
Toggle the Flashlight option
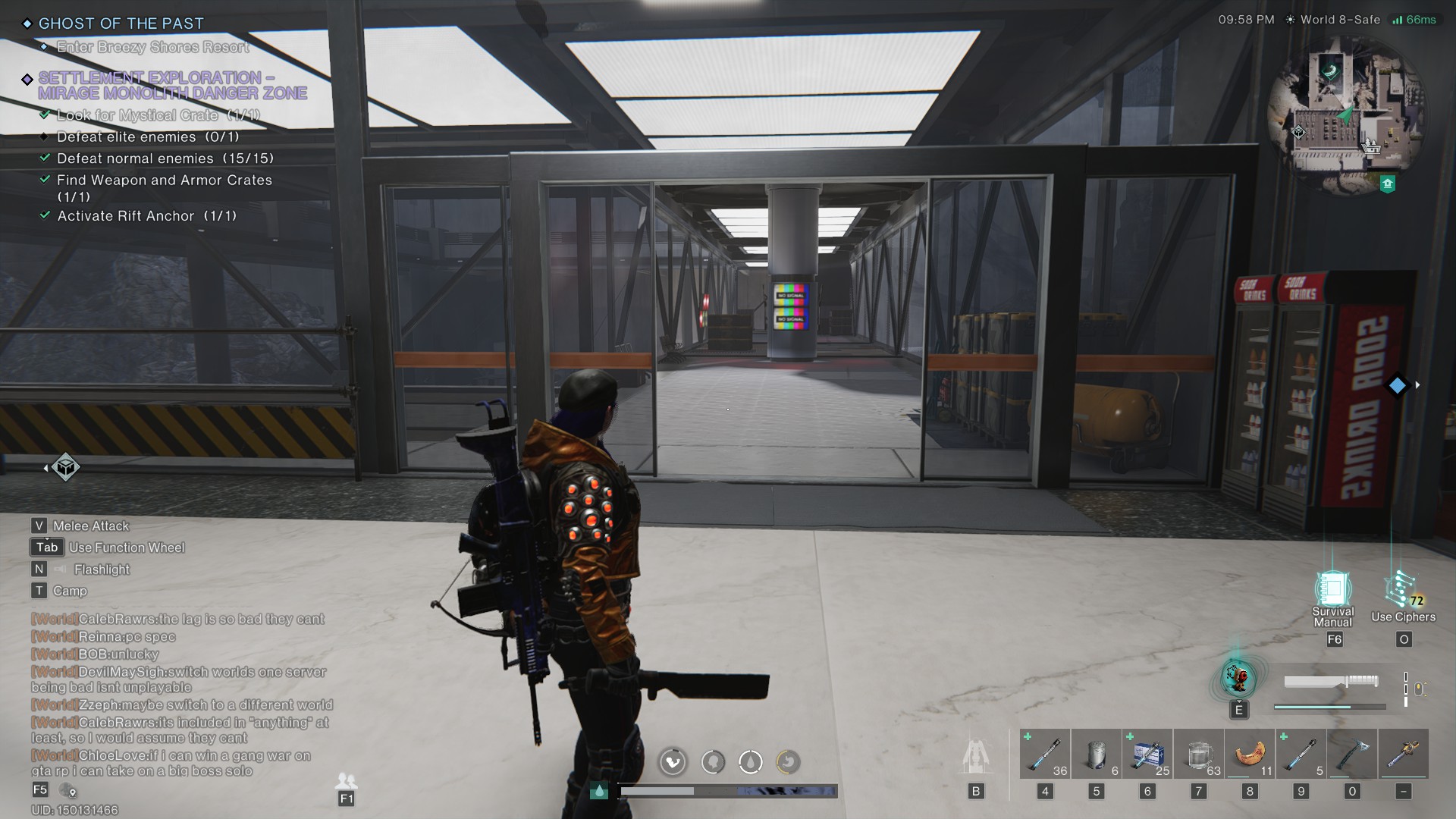[101, 570]
